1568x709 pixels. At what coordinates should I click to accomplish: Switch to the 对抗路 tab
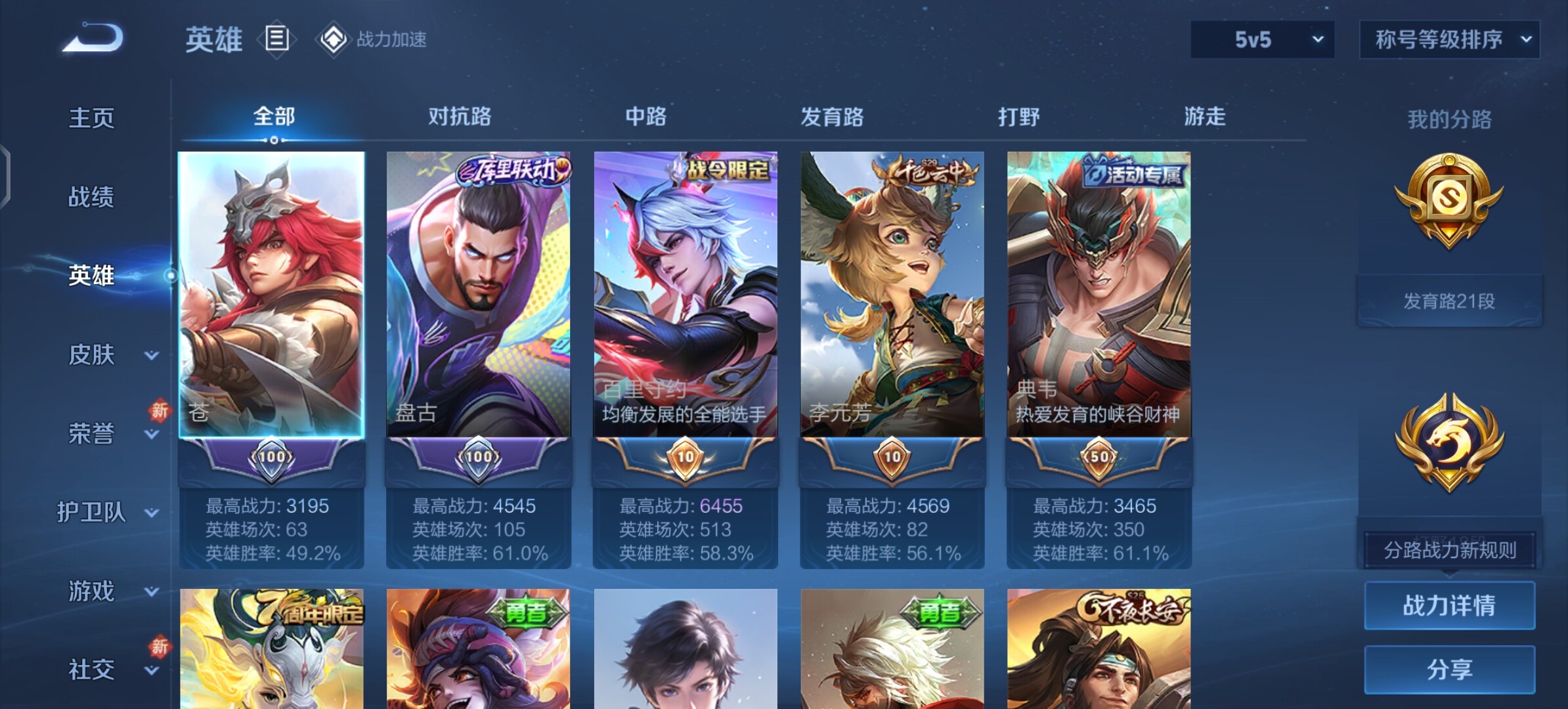pos(460,117)
